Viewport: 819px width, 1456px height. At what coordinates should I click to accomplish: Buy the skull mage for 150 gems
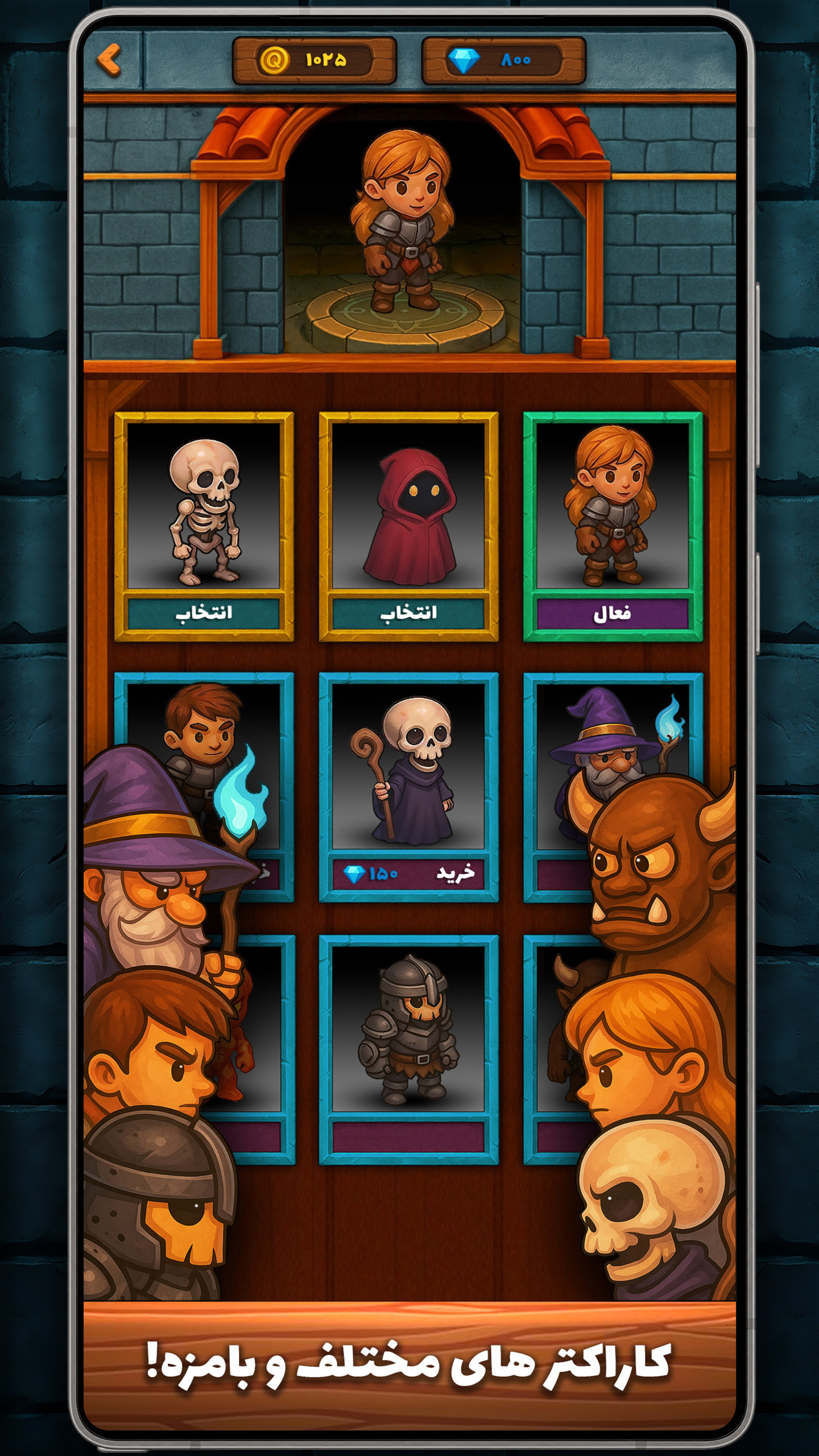tap(408, 874)
